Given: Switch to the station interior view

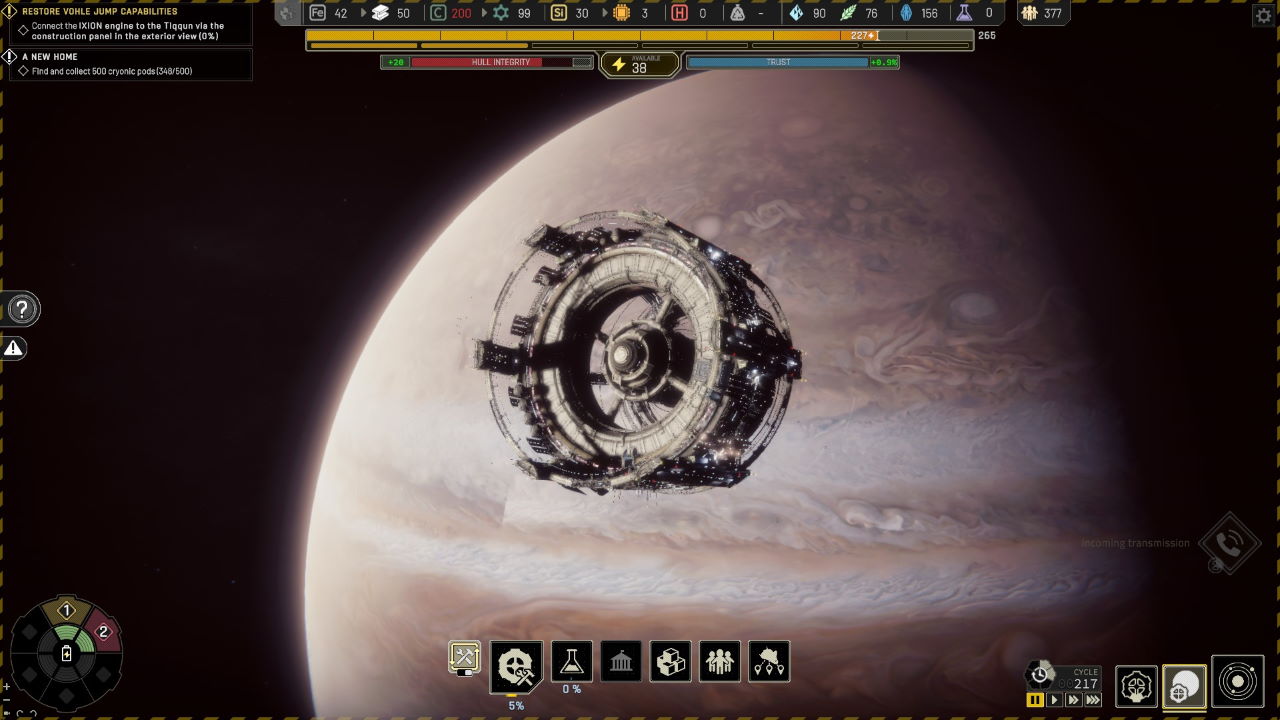Looking at the screenshot, I should (x=1136, y=687).
